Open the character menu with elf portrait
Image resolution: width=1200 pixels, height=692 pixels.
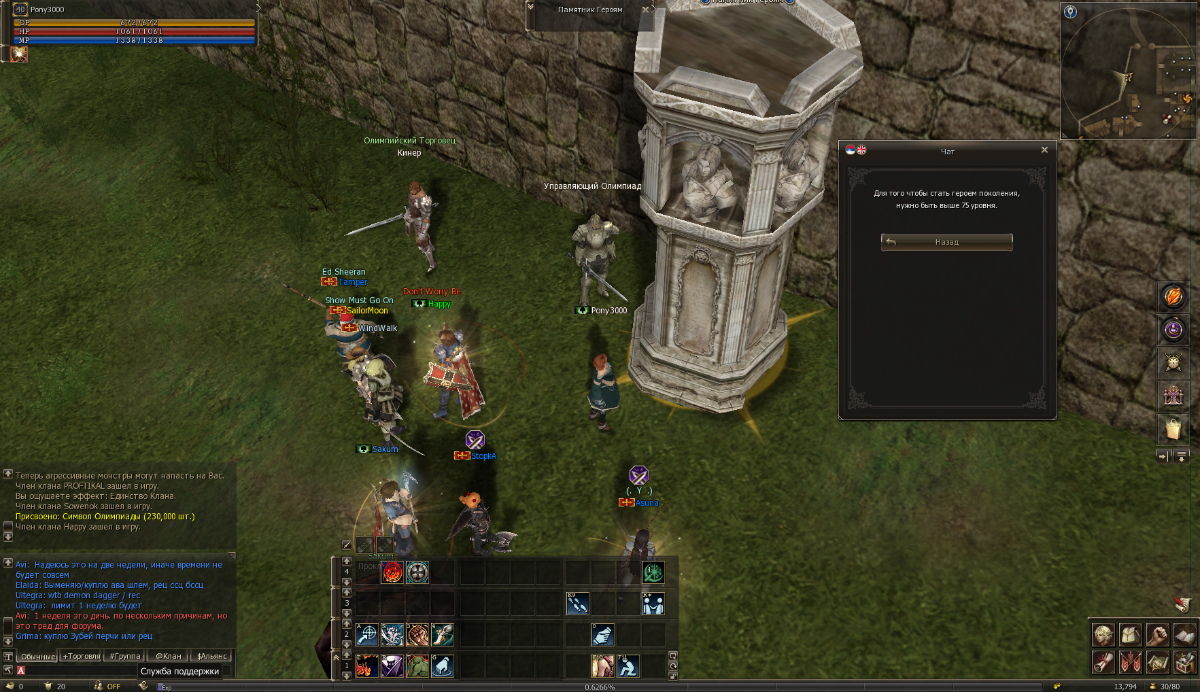(x=1103, y=634)
